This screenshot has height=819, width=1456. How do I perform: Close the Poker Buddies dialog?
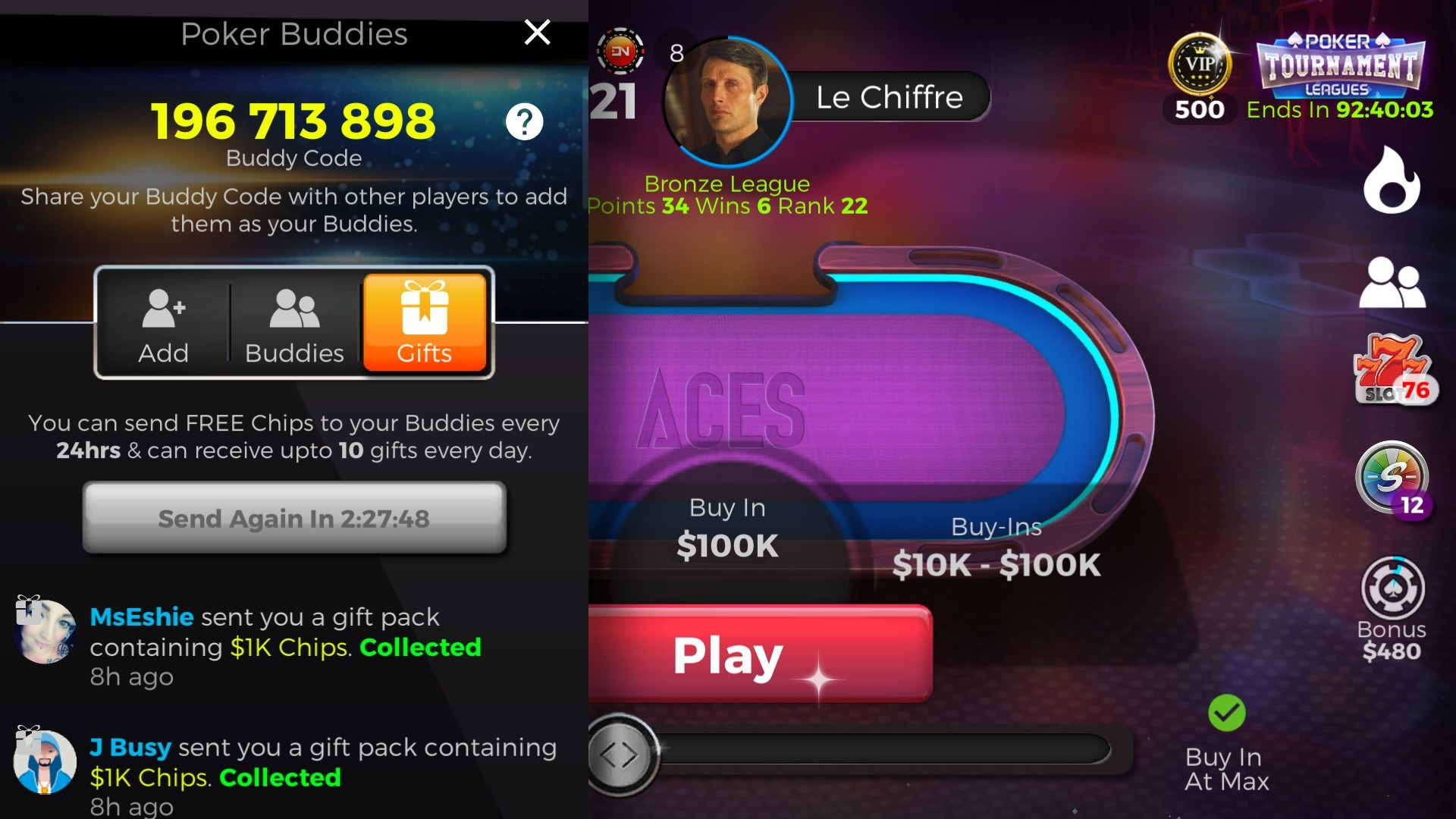[537, 33]
